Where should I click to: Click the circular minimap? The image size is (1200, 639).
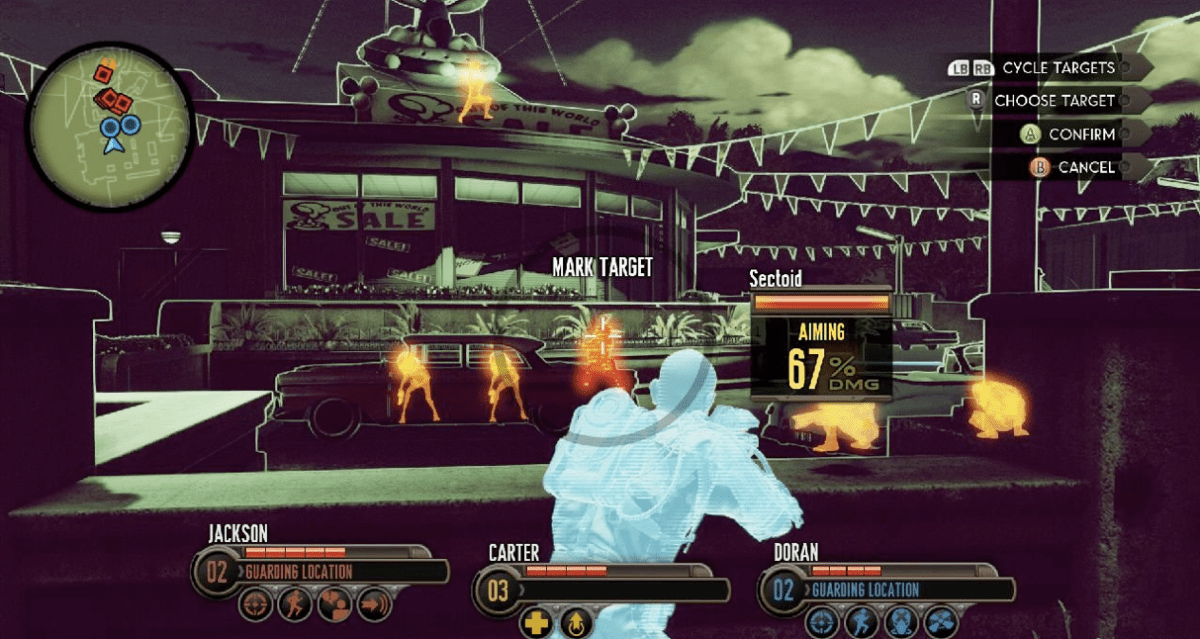click(x=110, y=125)
